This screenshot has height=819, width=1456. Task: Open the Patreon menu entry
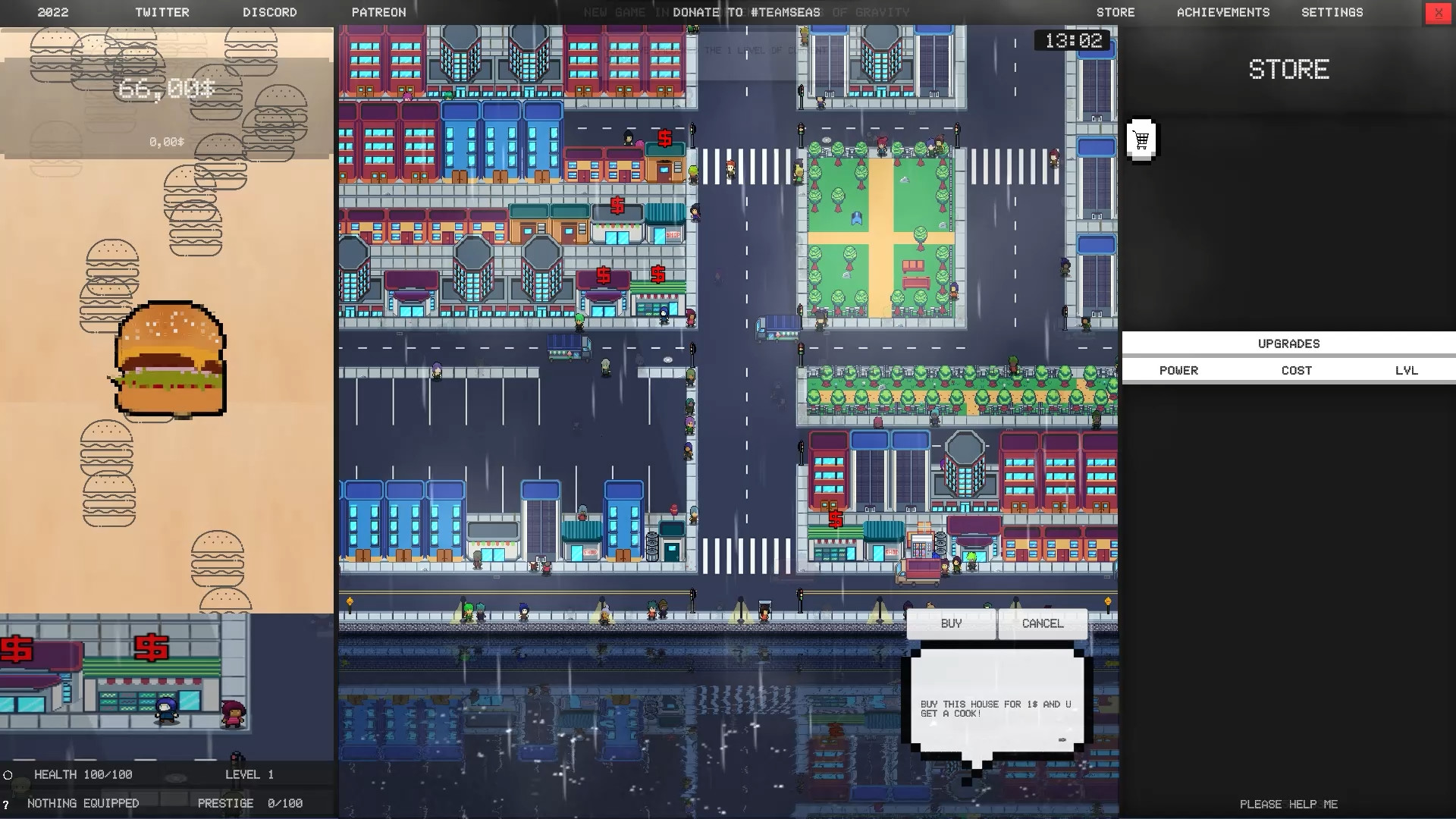pyautogui.click(x=379, y=12)
